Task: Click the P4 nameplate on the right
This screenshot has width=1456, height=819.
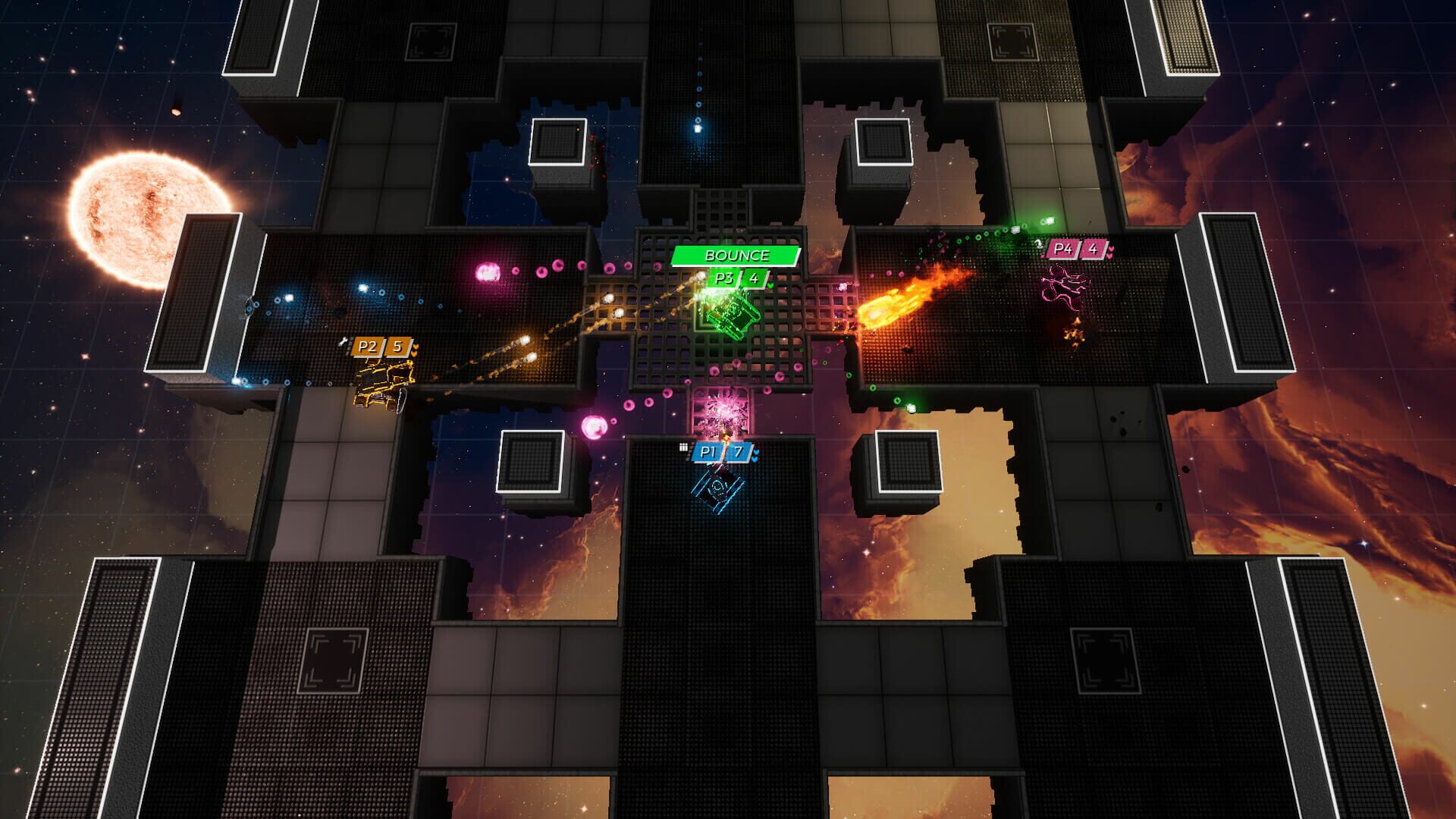Action: tap(1063, 249)
